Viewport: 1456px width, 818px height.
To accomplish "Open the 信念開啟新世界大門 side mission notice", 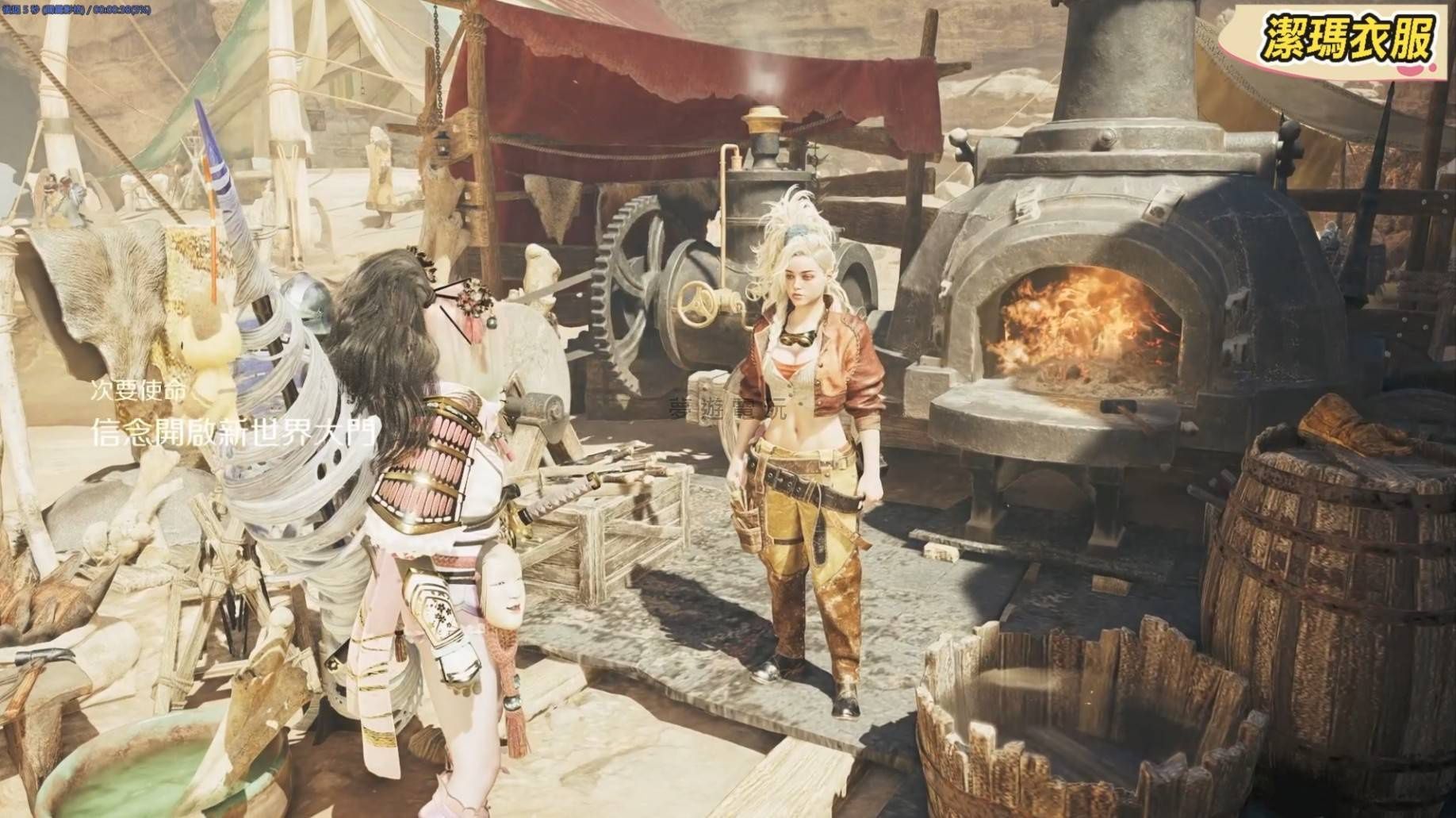I will click(232, 431).
